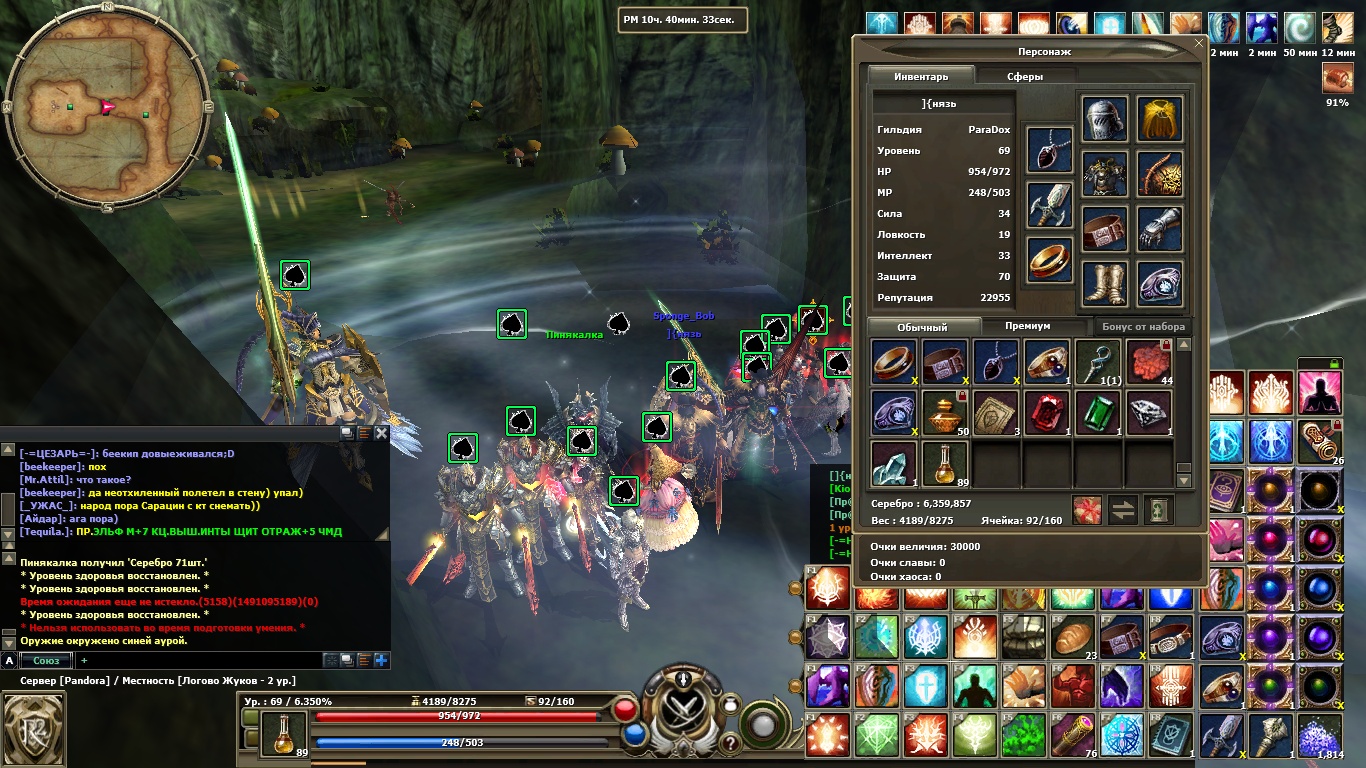The height and width of the screenshot is (768, 1366).
Task: Close the Персонаж character window
Action: 1200,43
